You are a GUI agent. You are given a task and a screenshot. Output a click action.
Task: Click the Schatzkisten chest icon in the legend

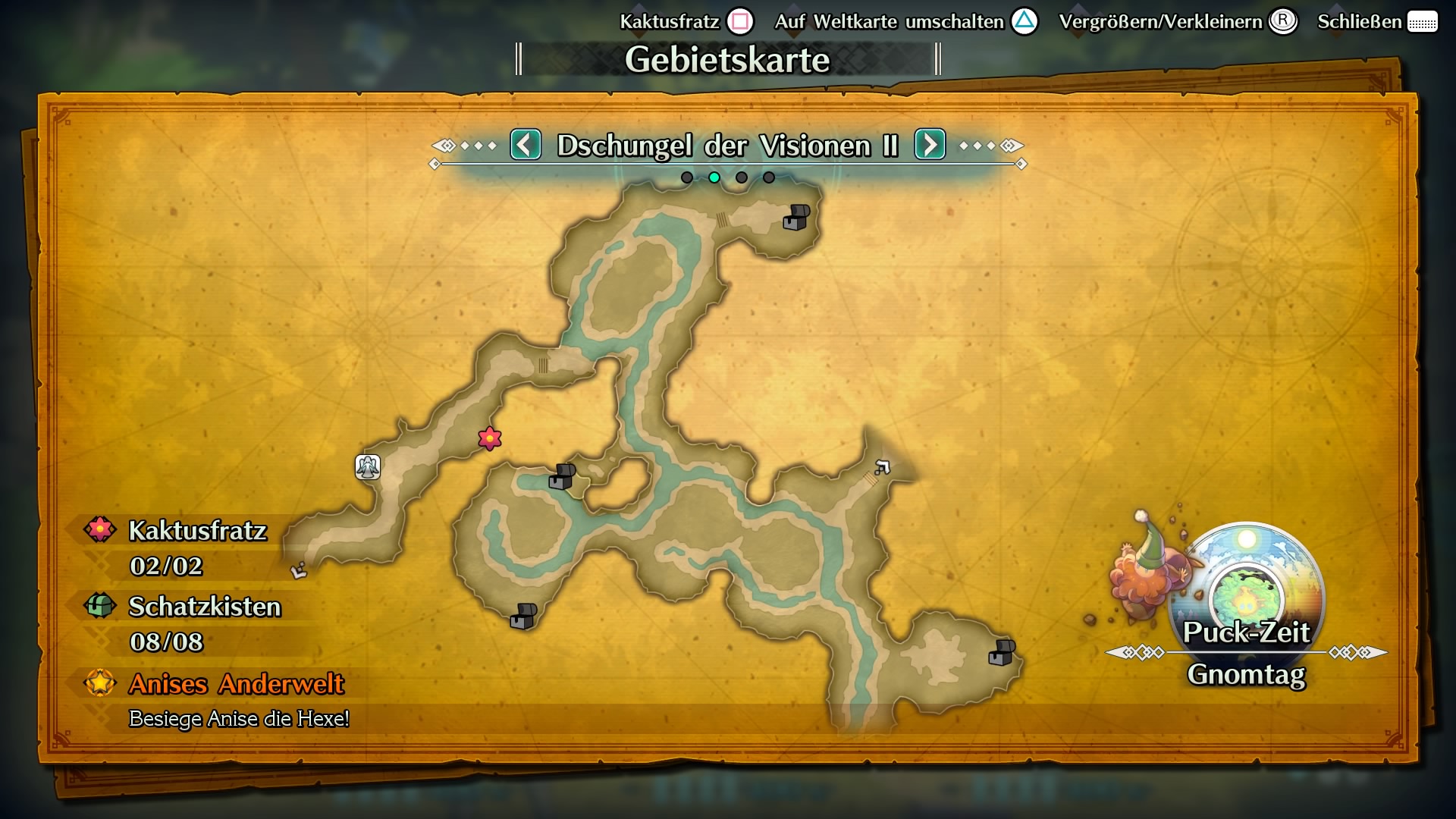click(99, 607)
